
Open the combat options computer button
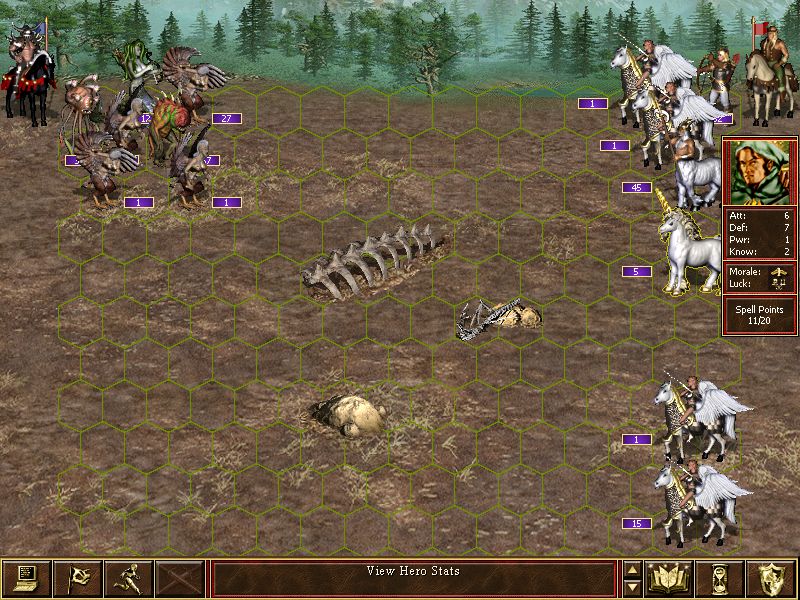click(x=26, y=578)
